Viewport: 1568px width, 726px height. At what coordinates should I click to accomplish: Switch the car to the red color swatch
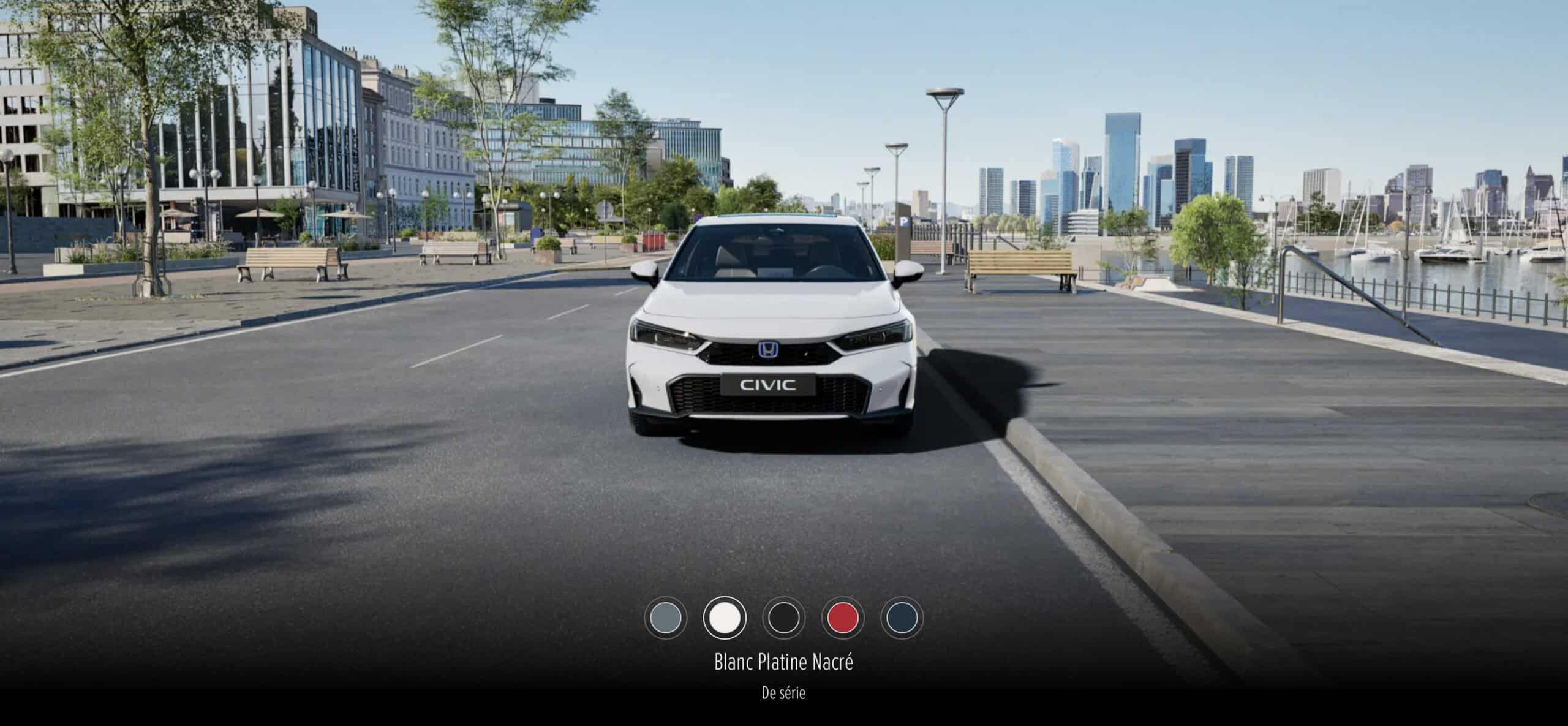[x=843, y=618]
